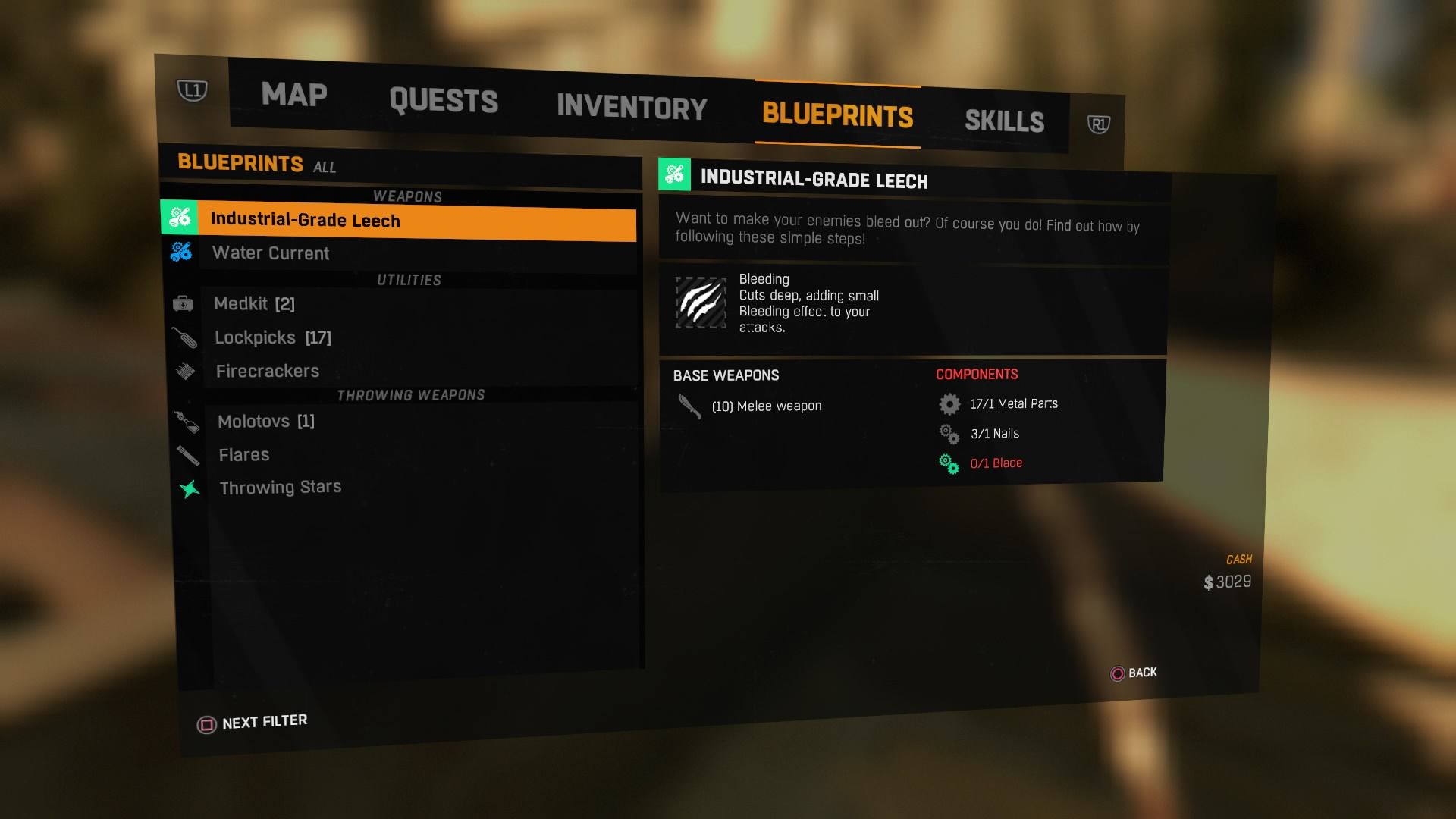Choose the Water Current blueprint
1456x819 pixels.
(x=271, y=253)
